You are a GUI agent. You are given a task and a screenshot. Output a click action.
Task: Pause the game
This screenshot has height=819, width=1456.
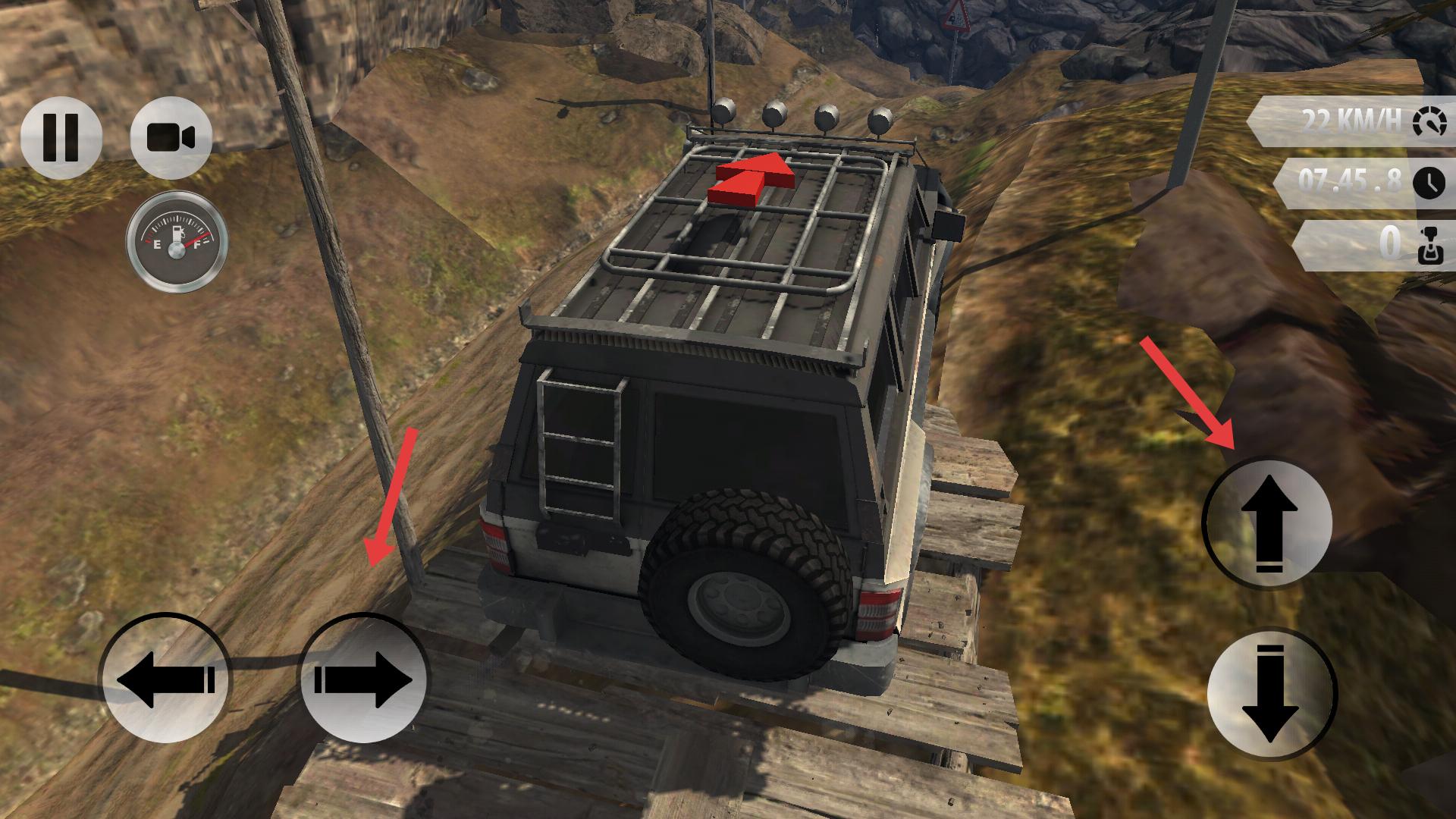click(x=61, y=138)
